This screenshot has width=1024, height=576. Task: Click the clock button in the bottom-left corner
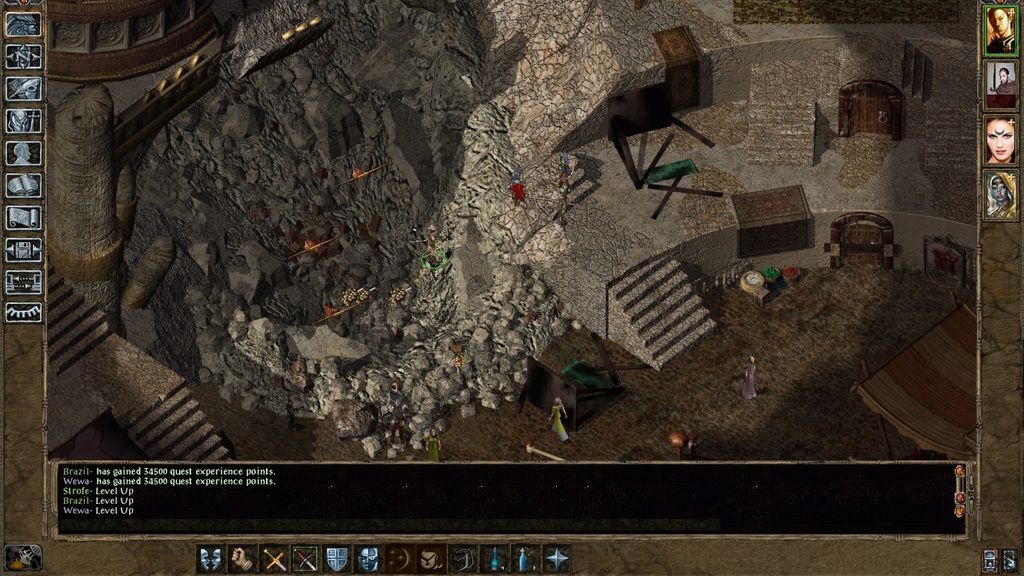click(x=23, y=557)
